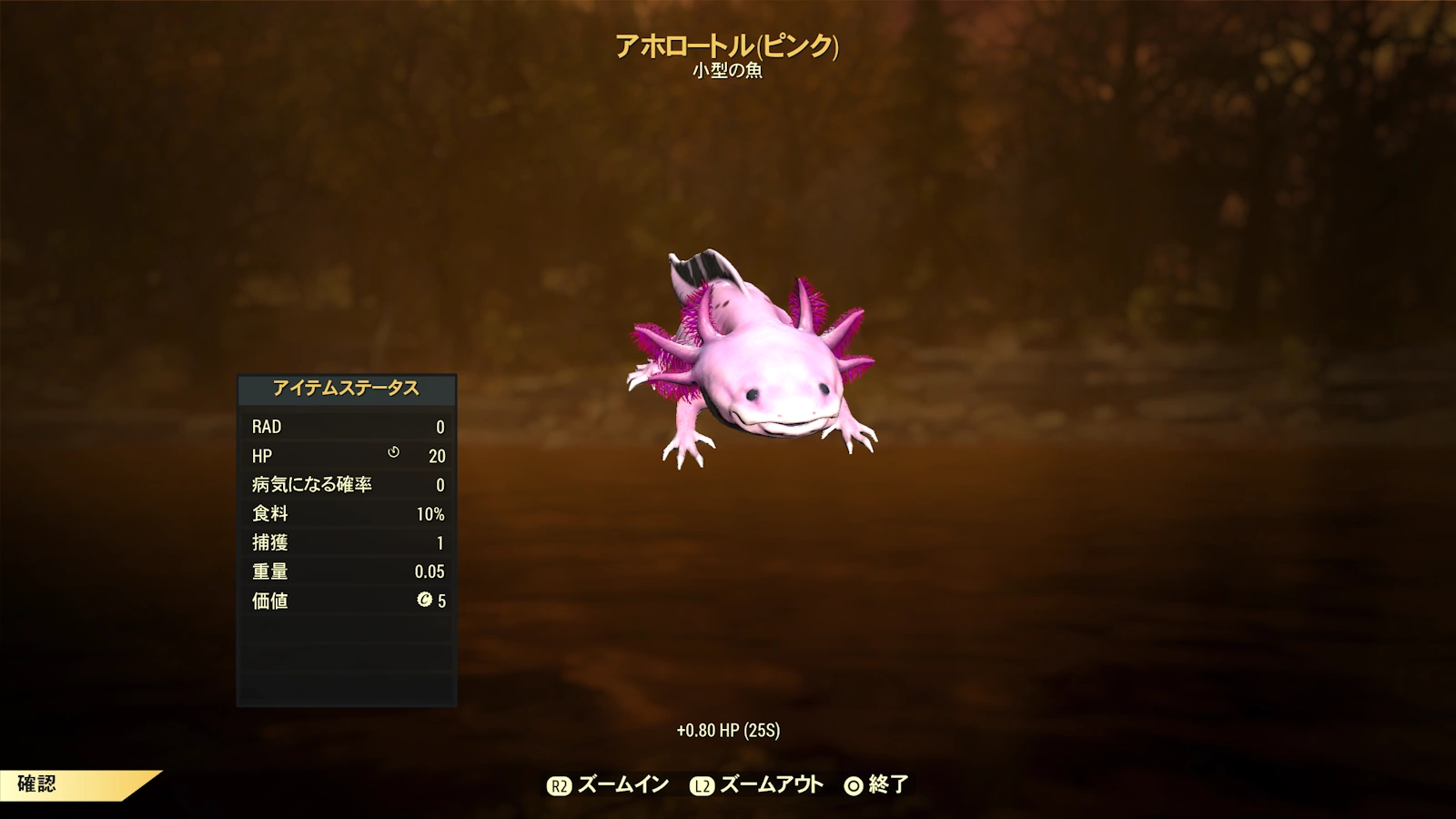Select the 小型の魚 subtitle label
This screenshot has height=819, width=1456.
(x=728, y=71)
